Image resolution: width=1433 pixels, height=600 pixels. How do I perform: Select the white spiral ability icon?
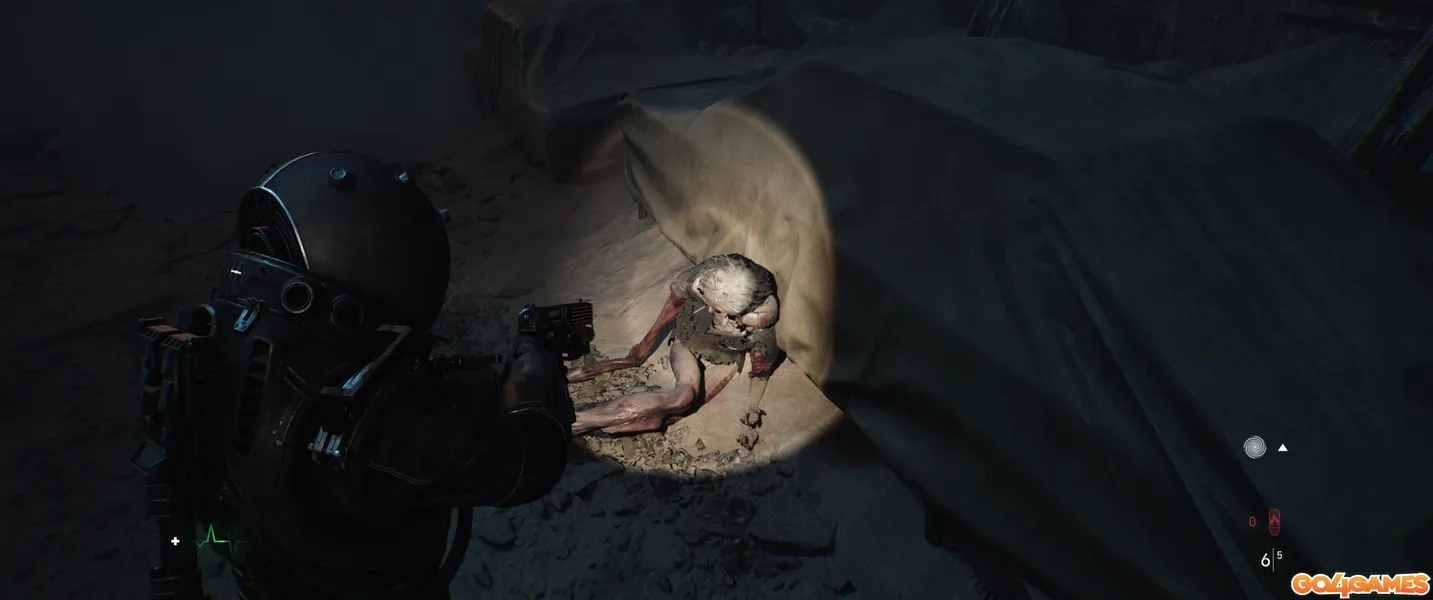pyautogui.click(x=1254, y=447)
